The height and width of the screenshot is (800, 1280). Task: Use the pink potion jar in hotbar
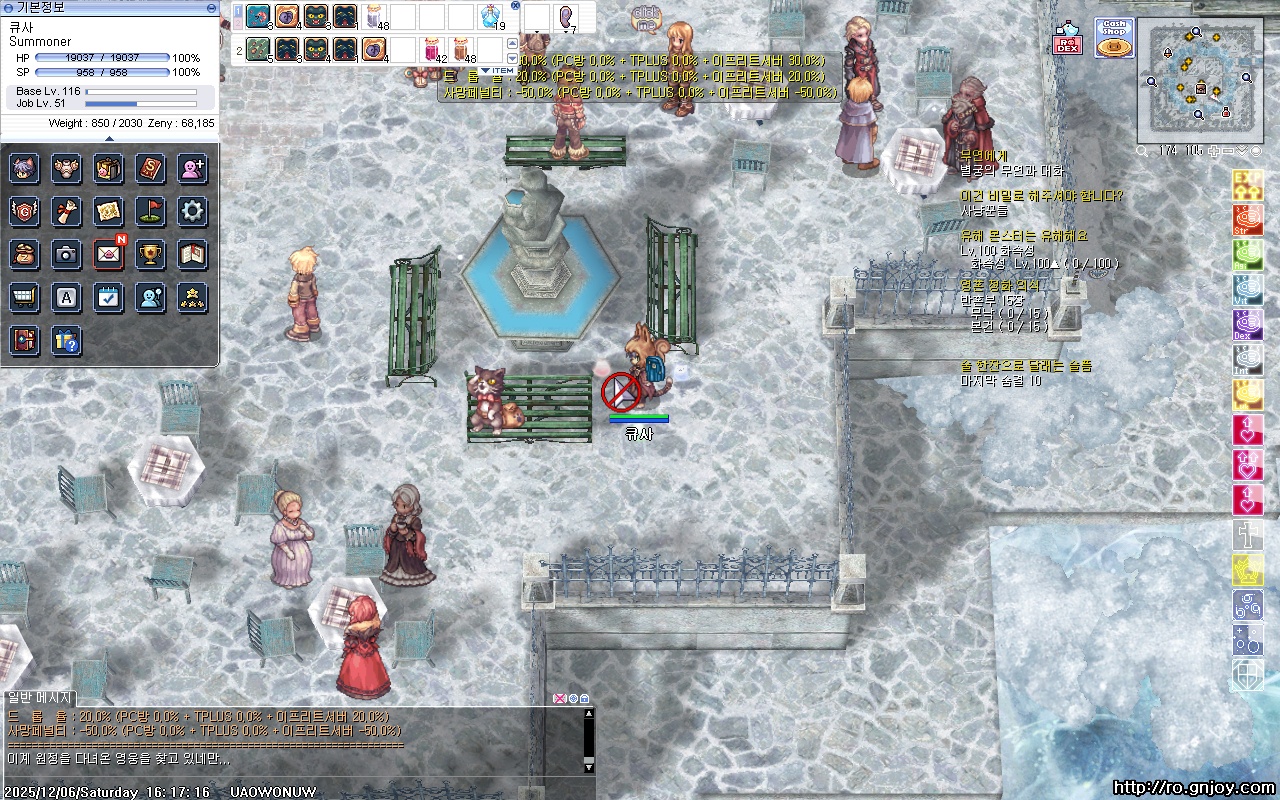432,49
